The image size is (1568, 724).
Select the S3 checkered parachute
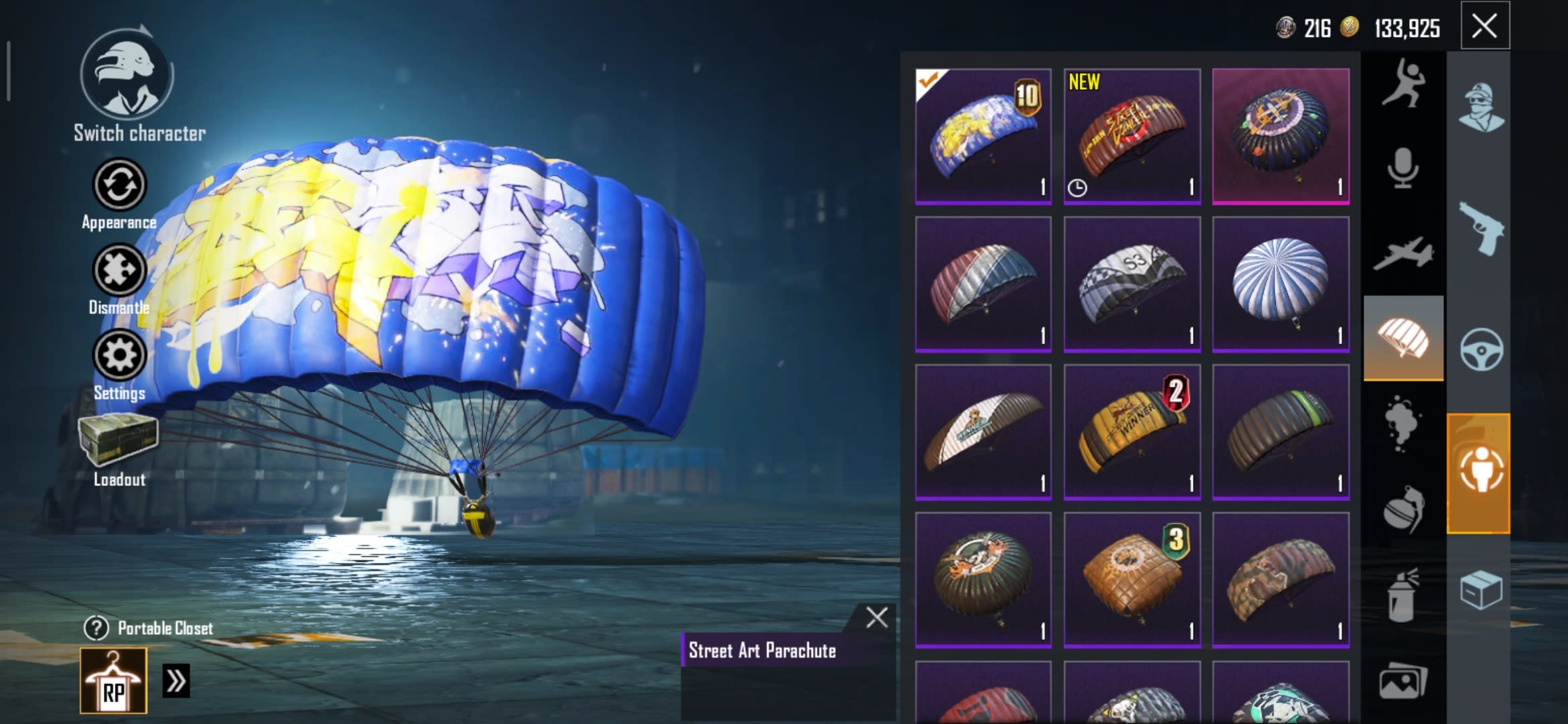(1132, 284)
